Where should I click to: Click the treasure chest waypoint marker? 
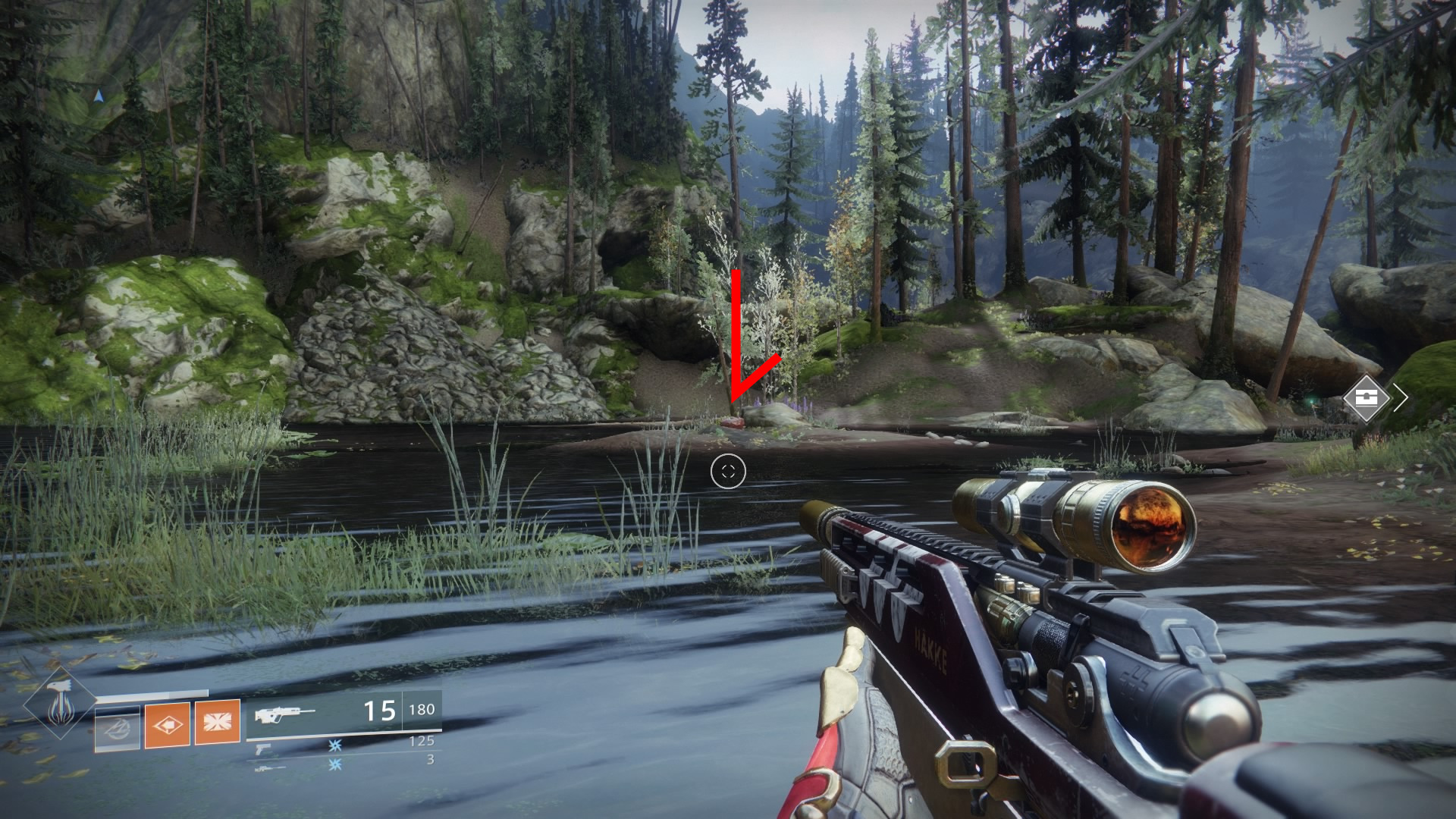point(1367,397)
